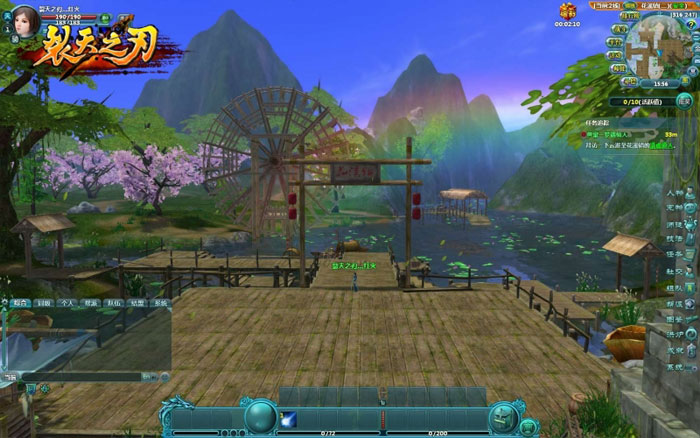Open the gift box reward icon

coord(568,11)
